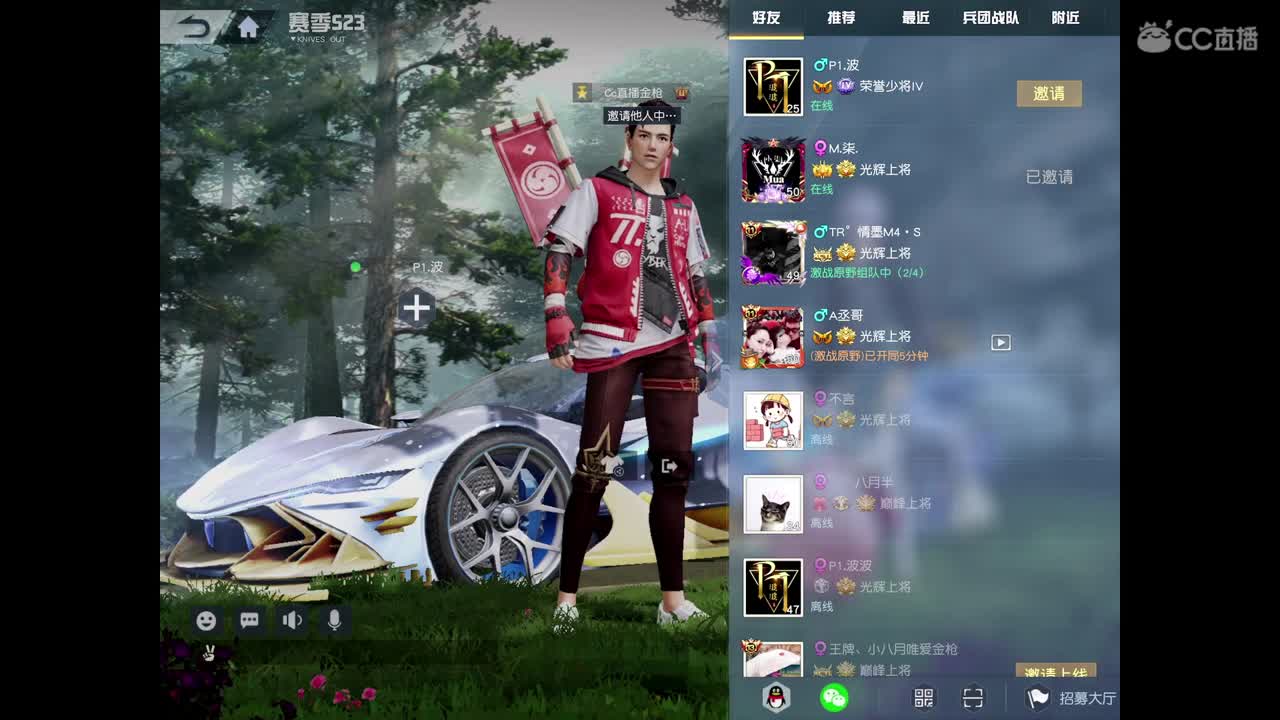Open the chat message window

click(x=248, y=620)
